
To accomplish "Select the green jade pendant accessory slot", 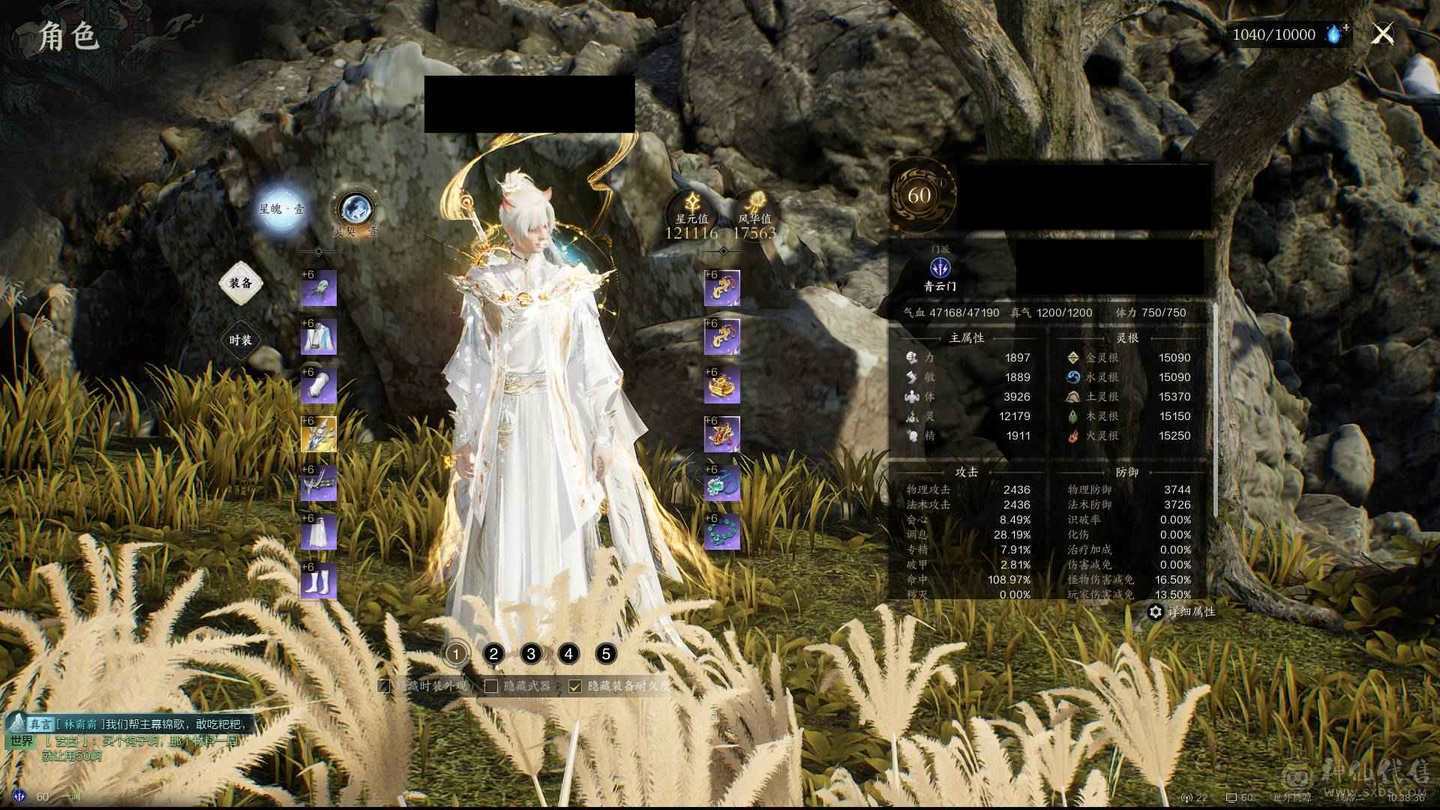I will 722,484.
